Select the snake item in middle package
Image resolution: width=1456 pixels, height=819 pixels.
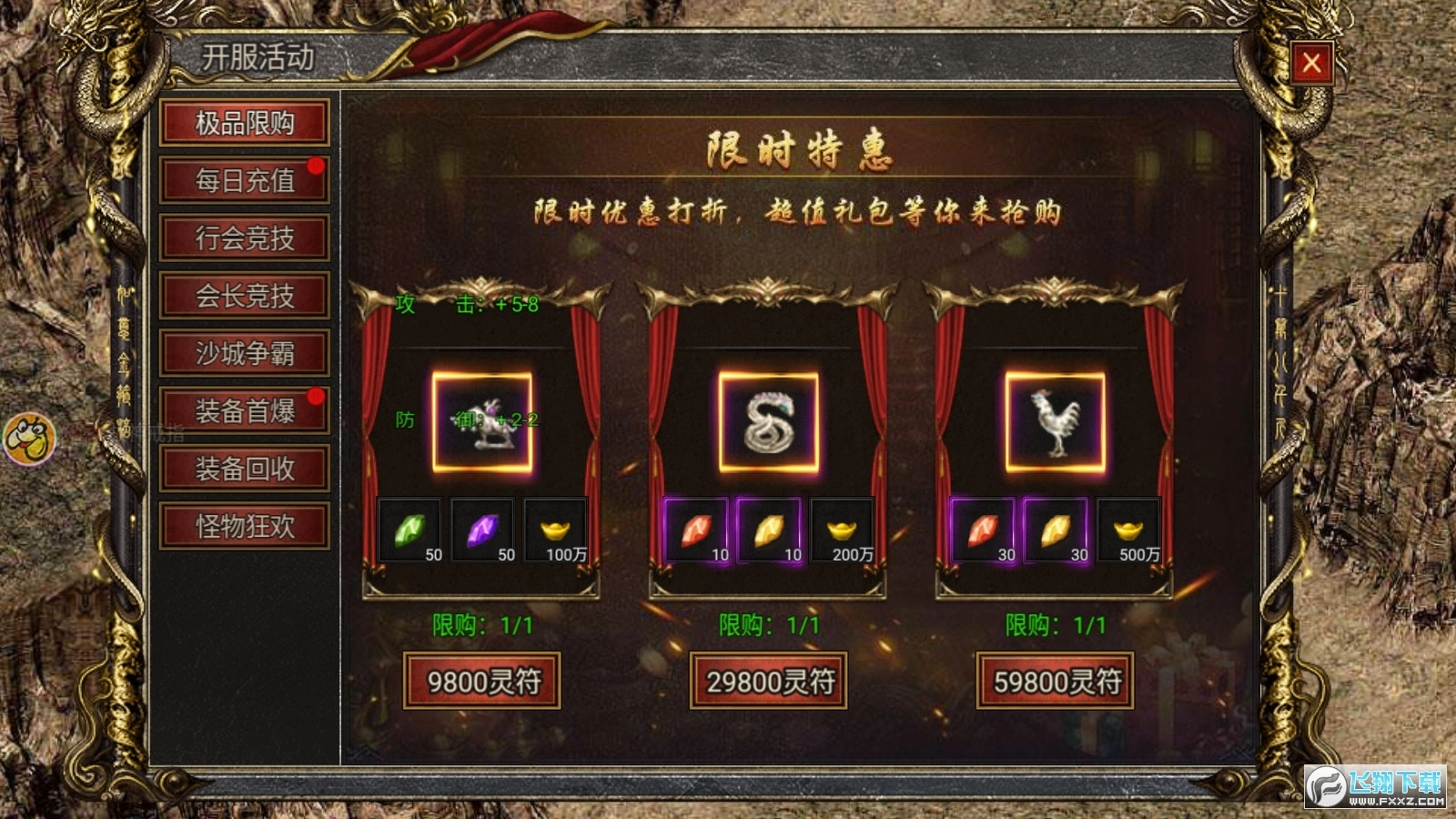(769, 423)
